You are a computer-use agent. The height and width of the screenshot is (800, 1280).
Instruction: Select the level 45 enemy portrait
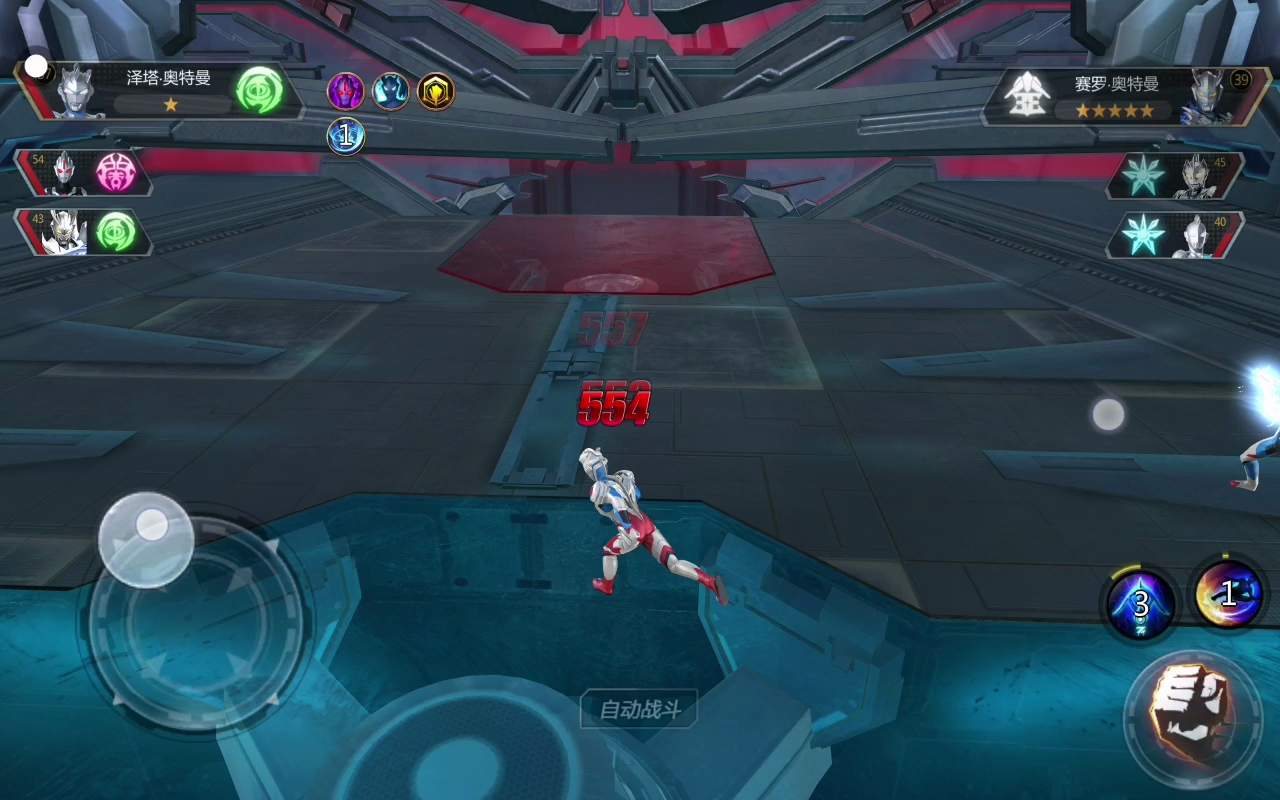1198,176
